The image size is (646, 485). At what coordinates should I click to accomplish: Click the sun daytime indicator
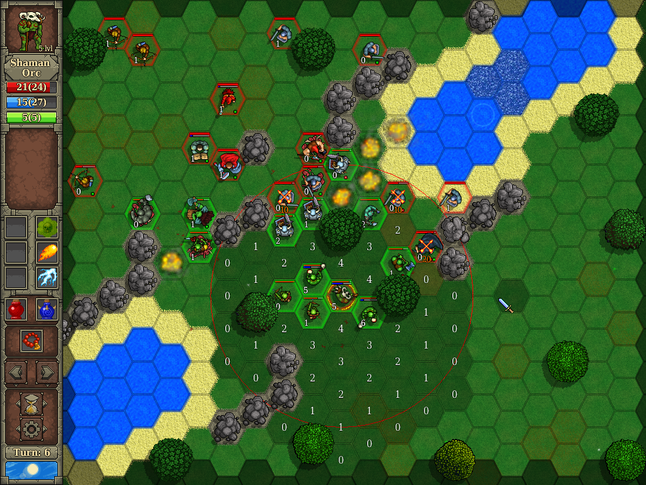click(31, 469)
